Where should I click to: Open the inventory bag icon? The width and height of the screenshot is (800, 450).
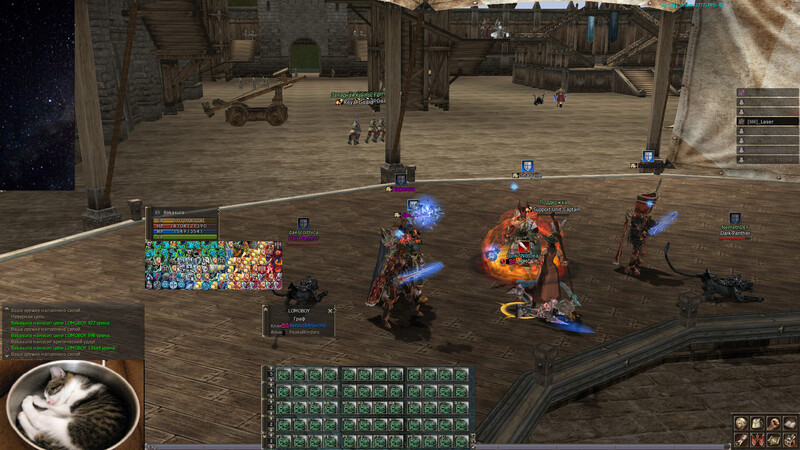point(757,423)
